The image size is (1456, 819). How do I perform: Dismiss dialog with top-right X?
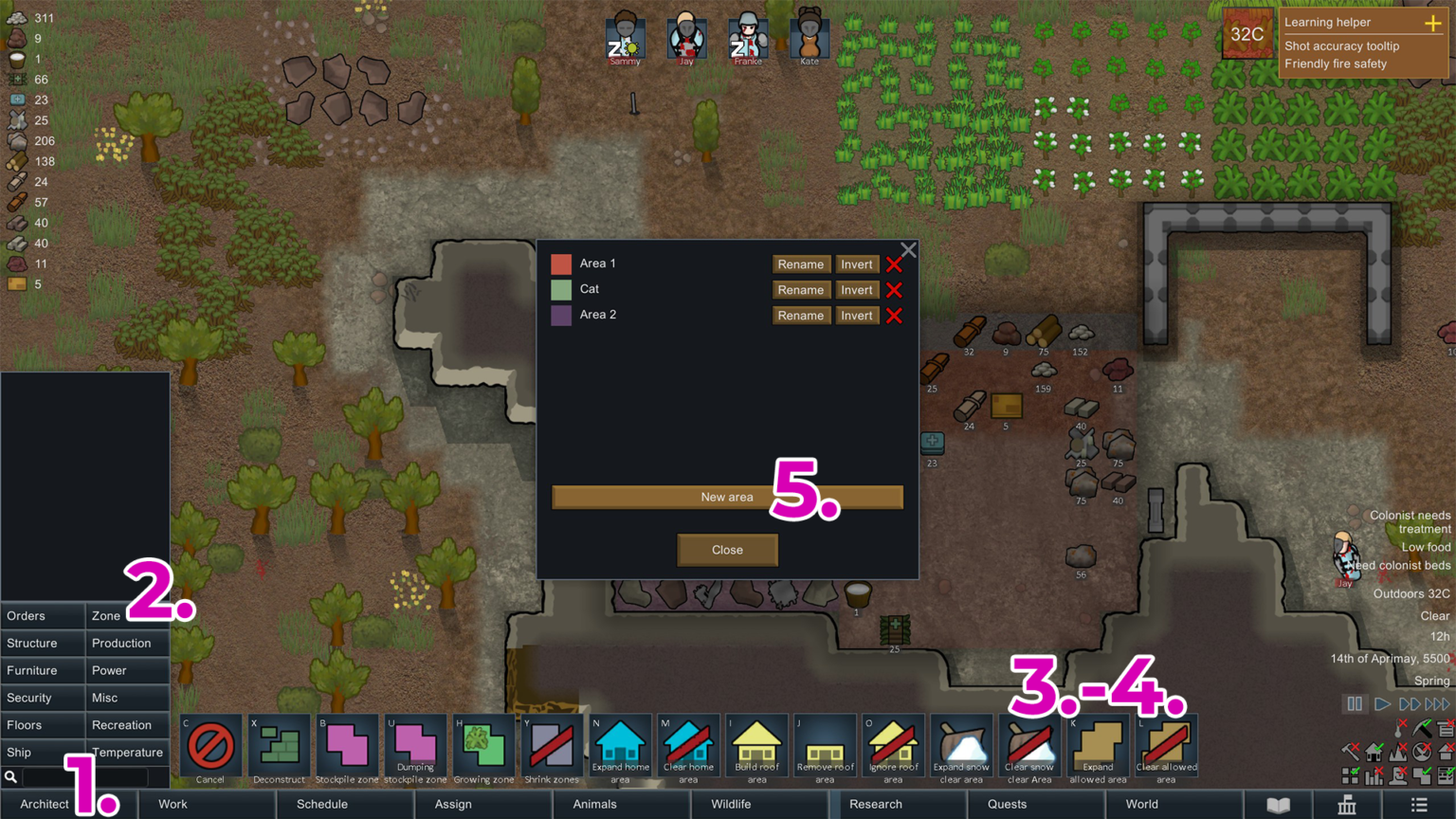(x=908, y=250)
